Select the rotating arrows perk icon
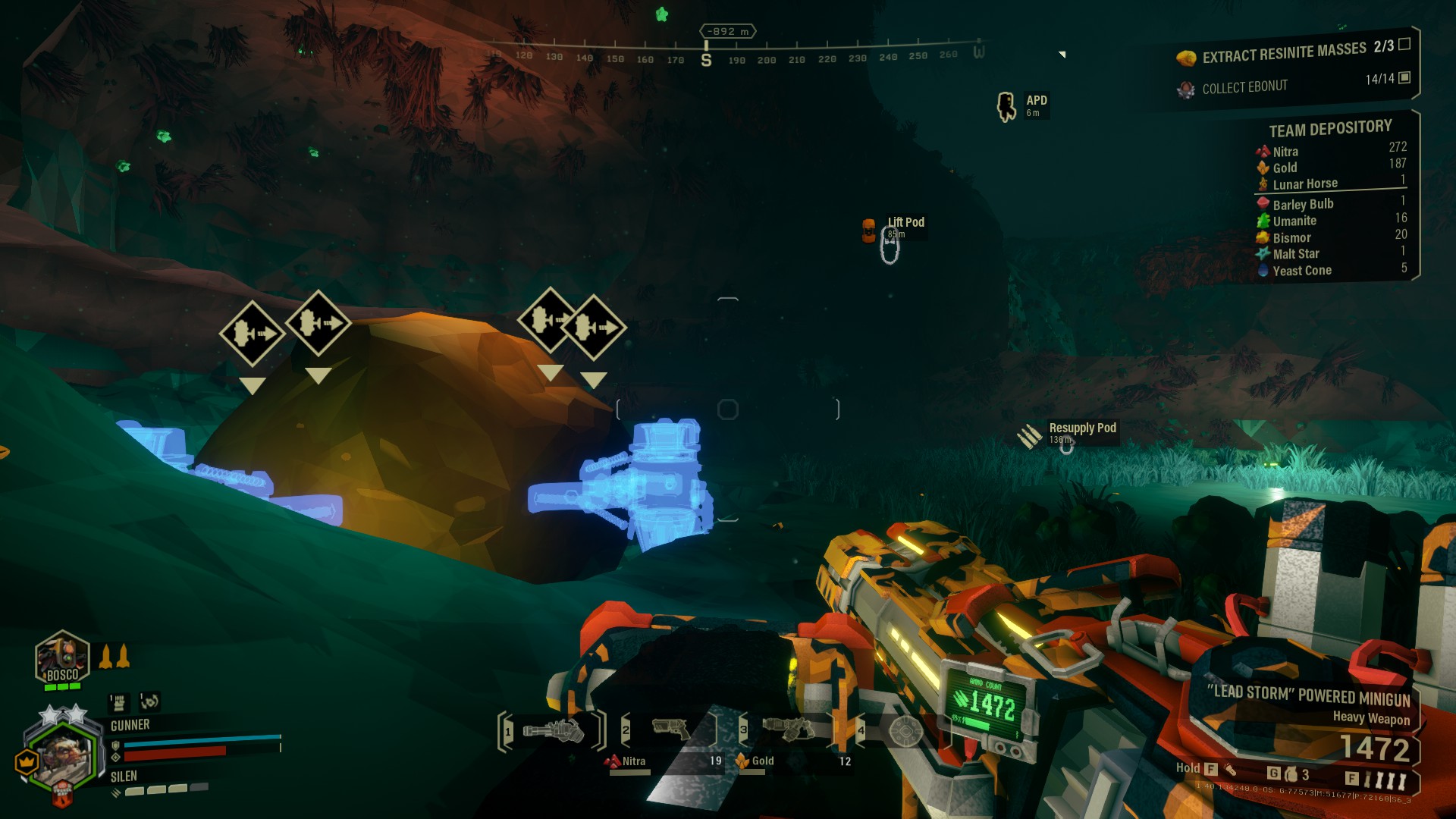 tap(149, 701)
